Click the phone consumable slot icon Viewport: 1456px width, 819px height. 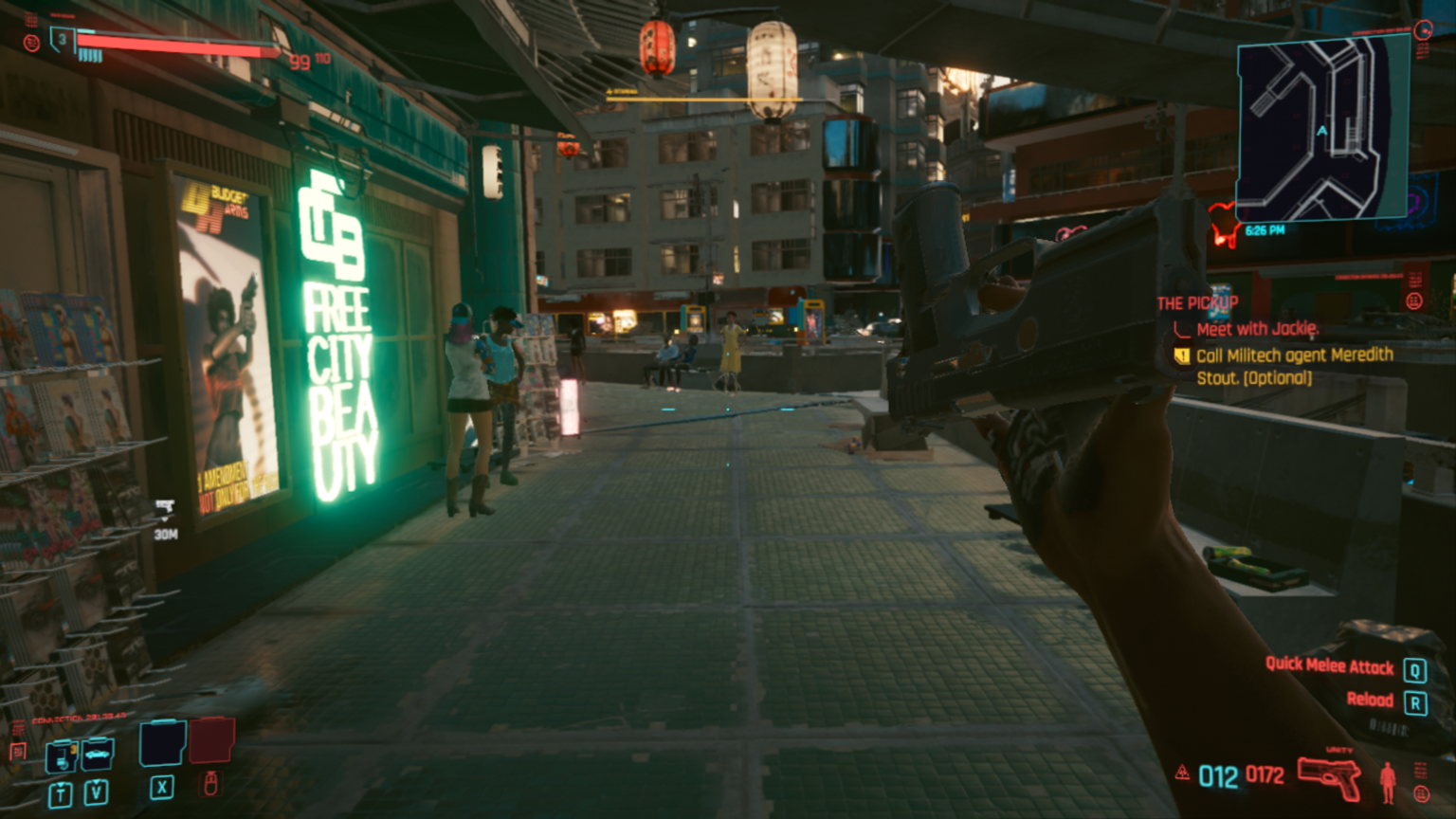coord(63,755)
